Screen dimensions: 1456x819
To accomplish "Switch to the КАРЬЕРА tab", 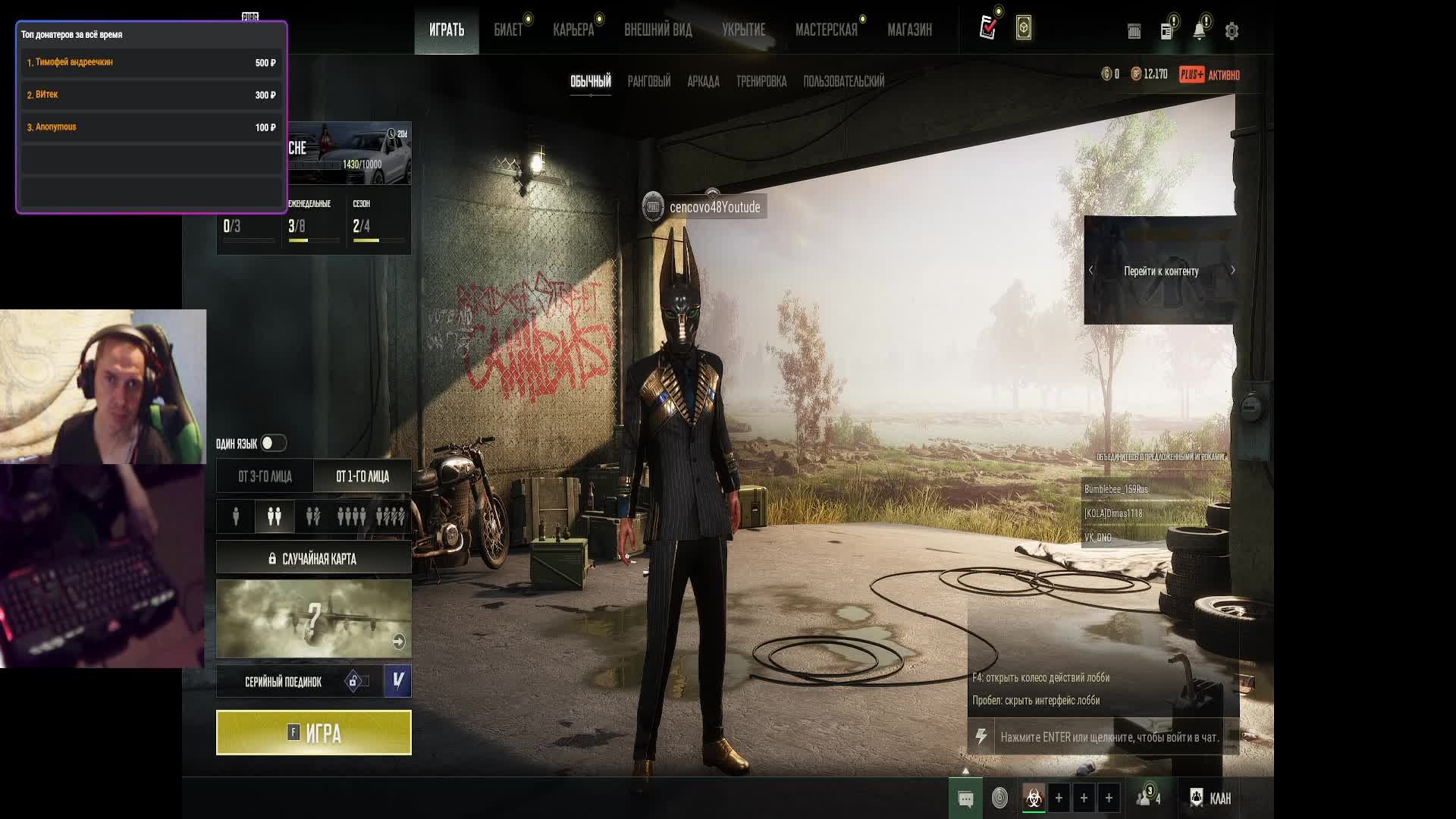I will click(x=573, y=30).
